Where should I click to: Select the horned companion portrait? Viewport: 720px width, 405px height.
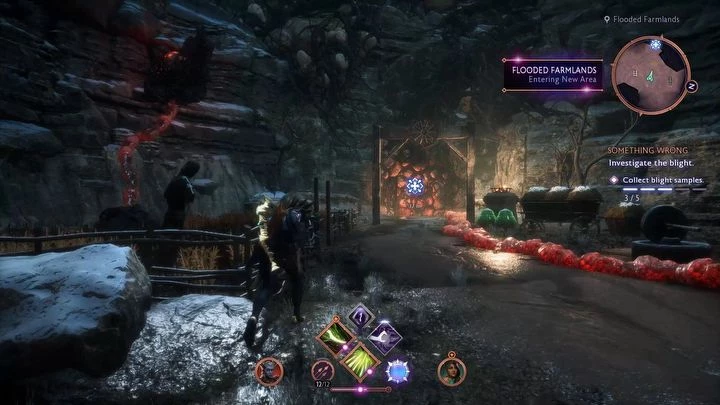268,371
